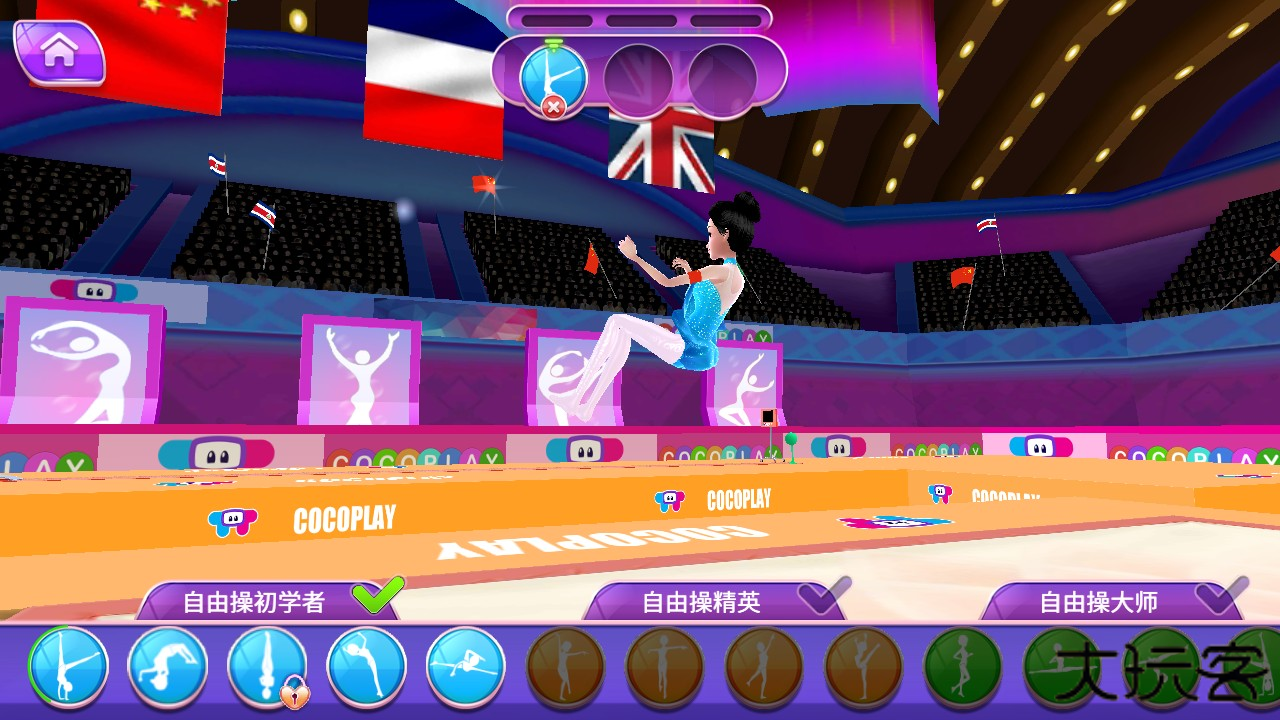Remove the queued move with the red X
The image size is (1280, 720).
click(x=553, y=106)
